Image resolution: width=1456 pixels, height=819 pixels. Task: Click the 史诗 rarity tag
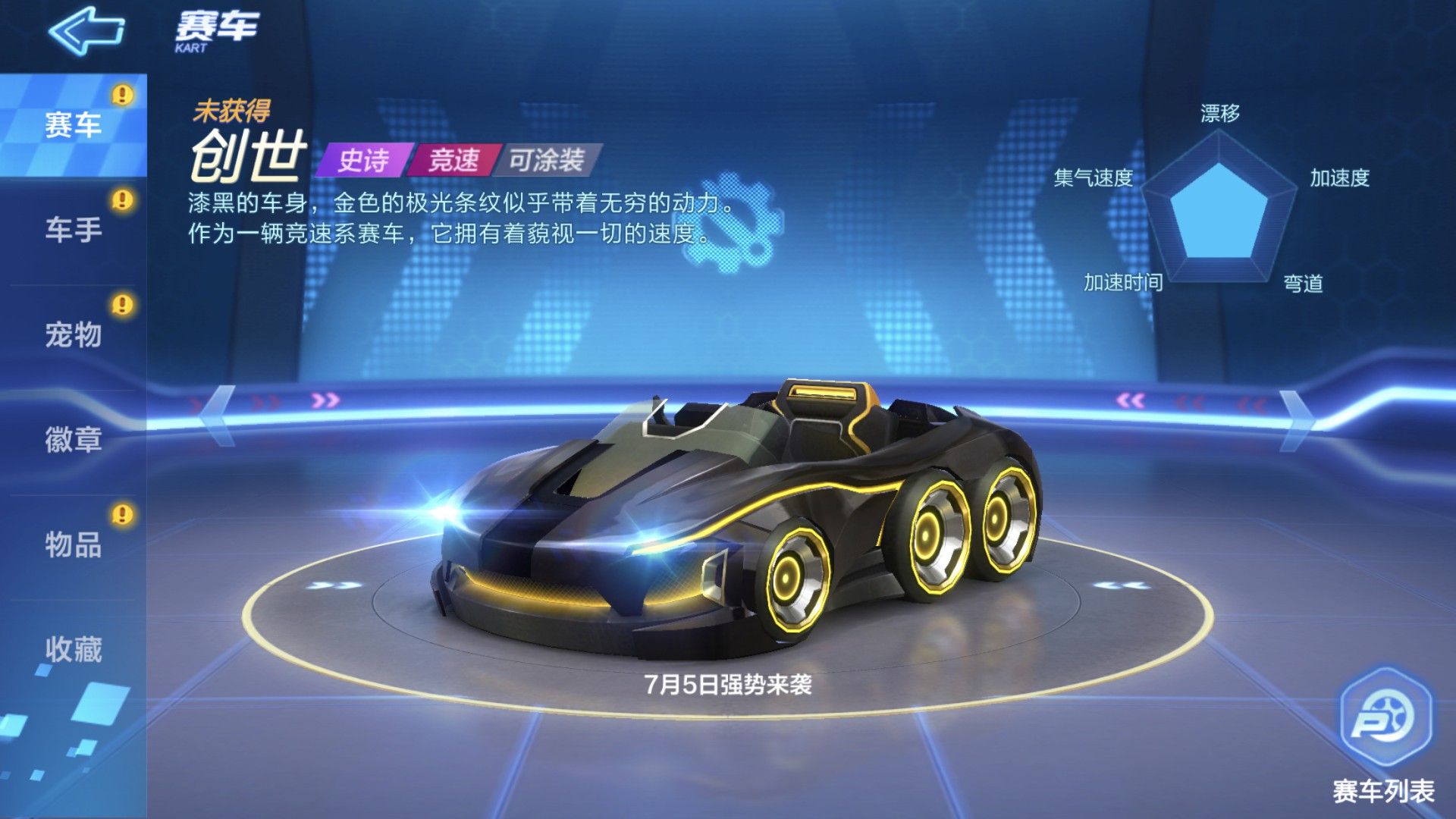point(363,160)
